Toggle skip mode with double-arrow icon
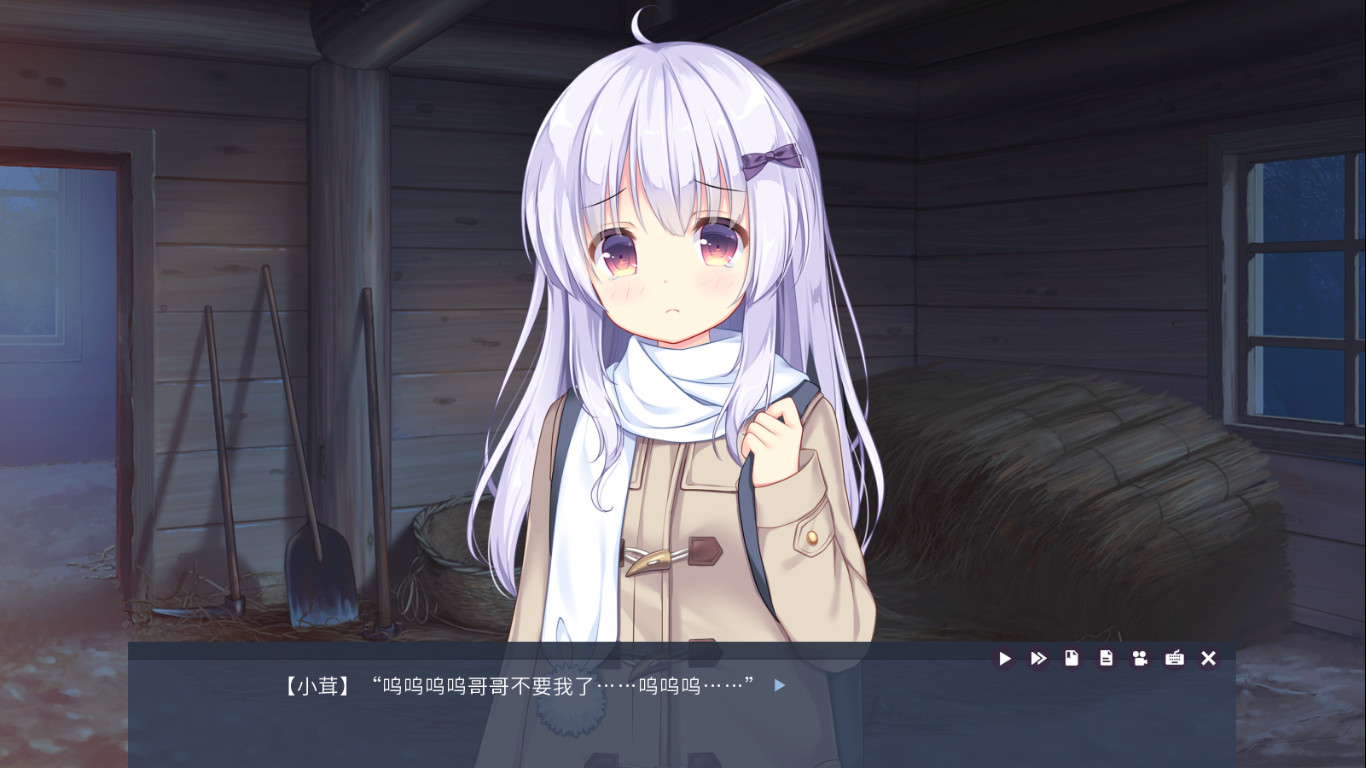The image size is (1366, 768). pyautogui.click(x=1038, y=658)
